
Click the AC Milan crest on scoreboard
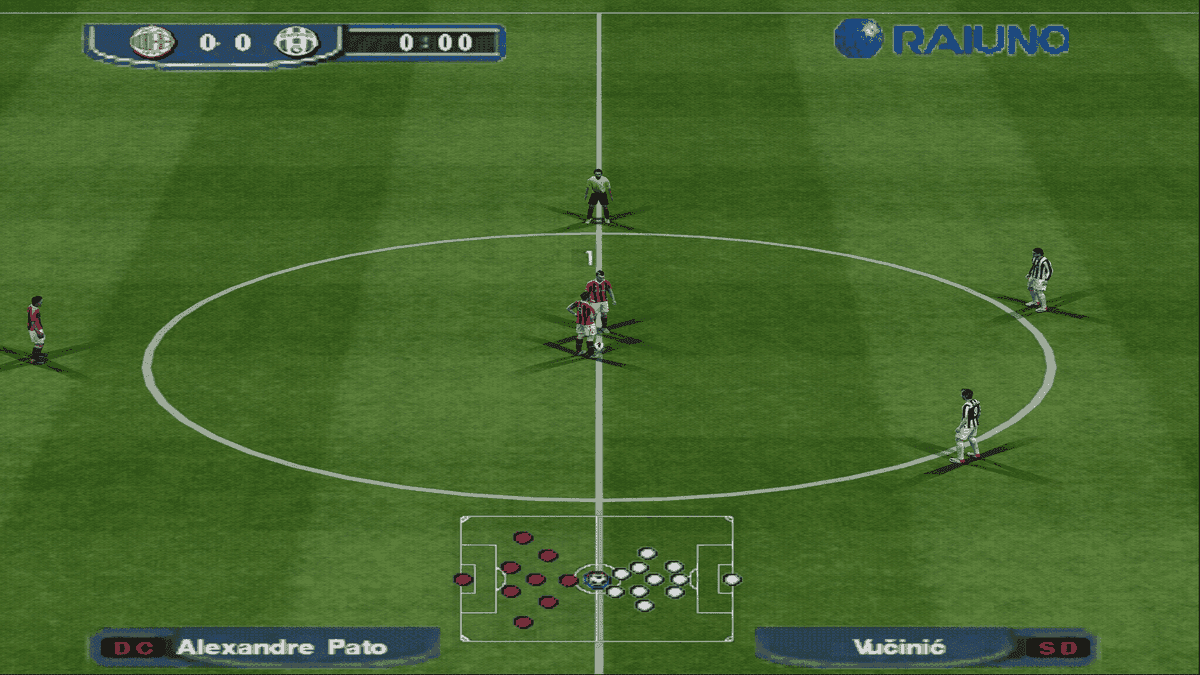coord(152,42)
